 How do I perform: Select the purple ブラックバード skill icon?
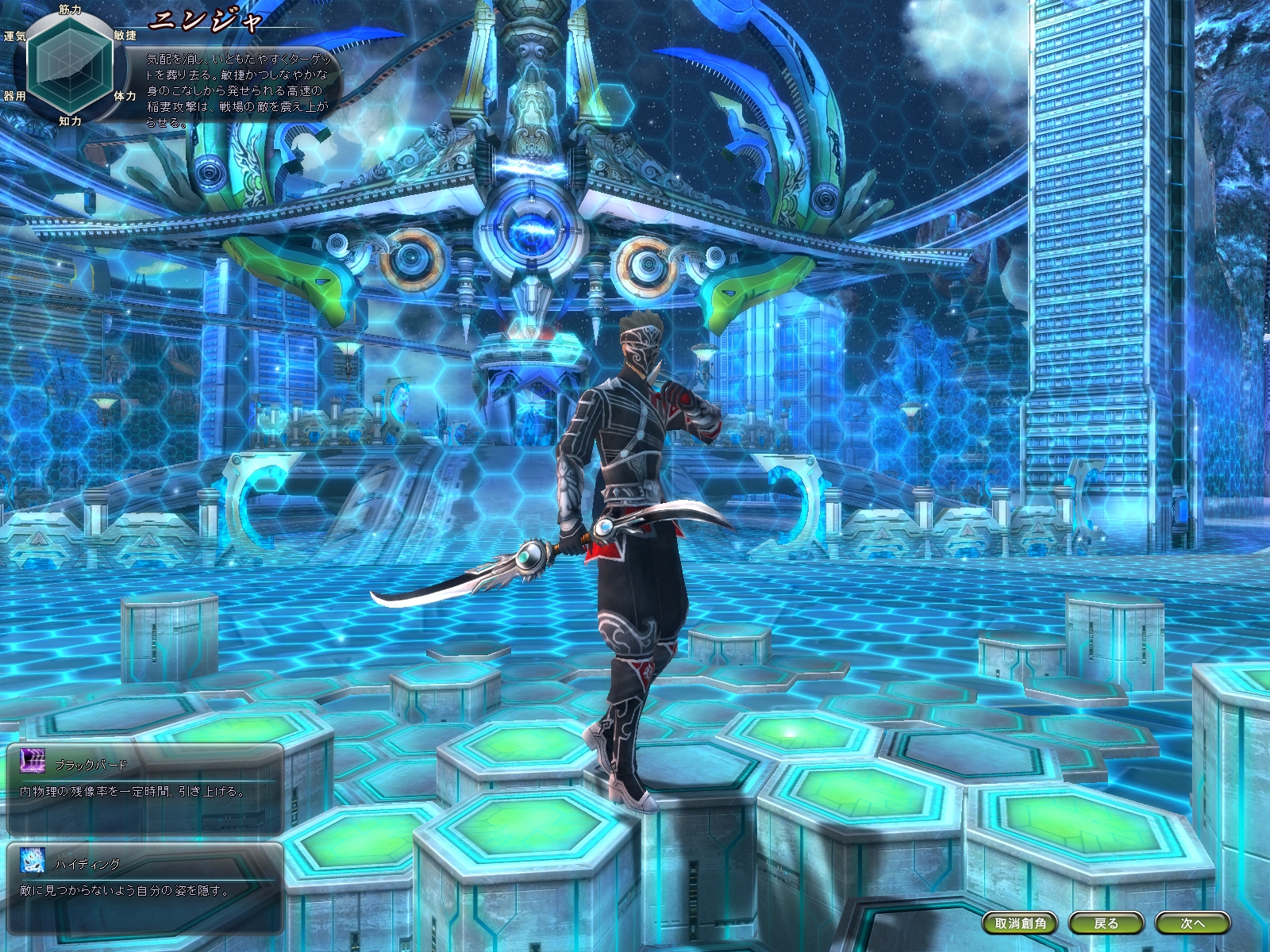click(33, 762)
